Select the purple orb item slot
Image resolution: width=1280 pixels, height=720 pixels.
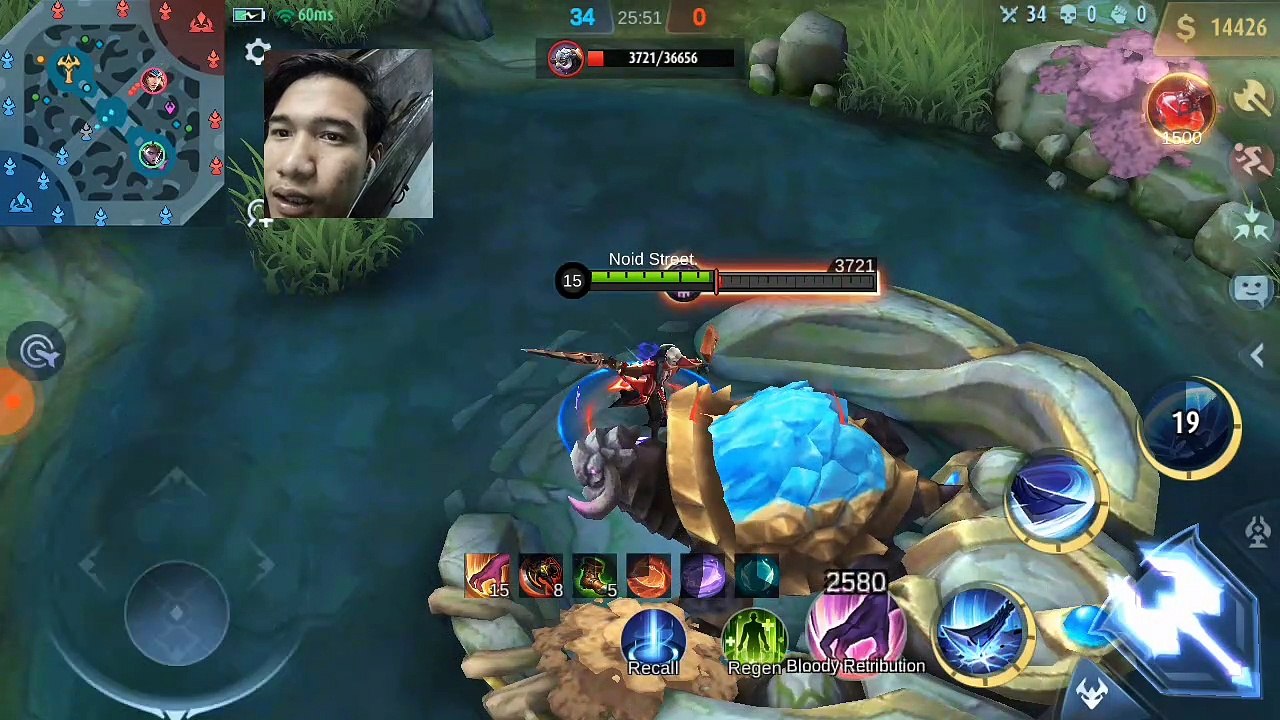point(704,576)
